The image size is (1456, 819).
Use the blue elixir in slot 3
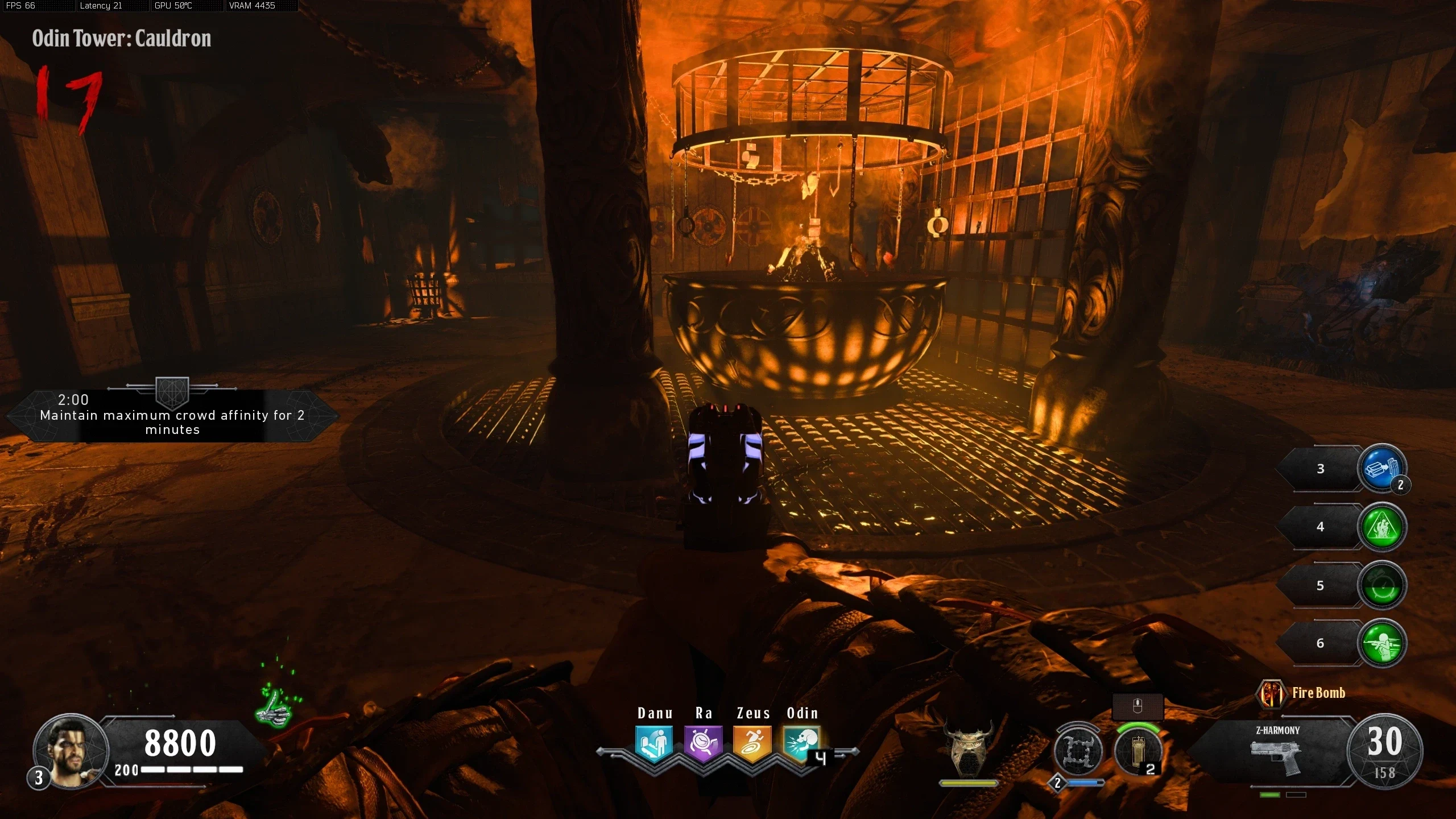tap(1381, 469)
